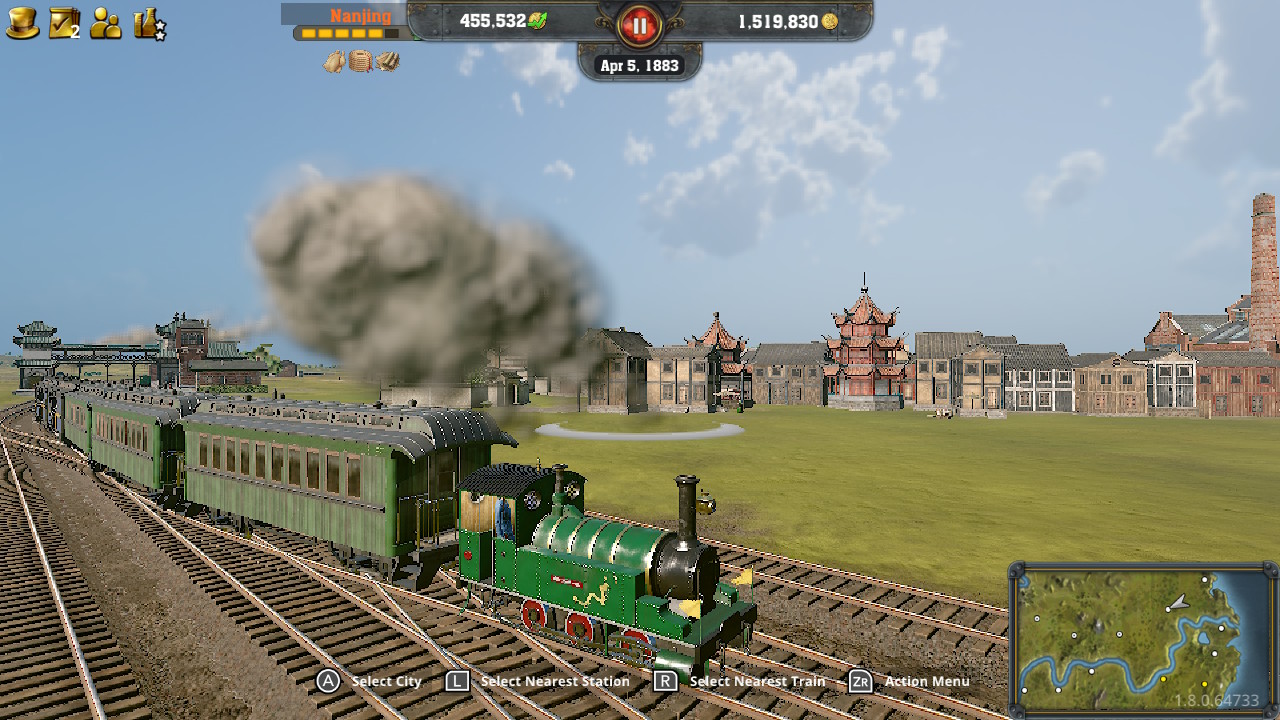Screen dimensions: 1280x720
Task: Click the money growth icon beside 455,532
Action: (x=535, y=21)
